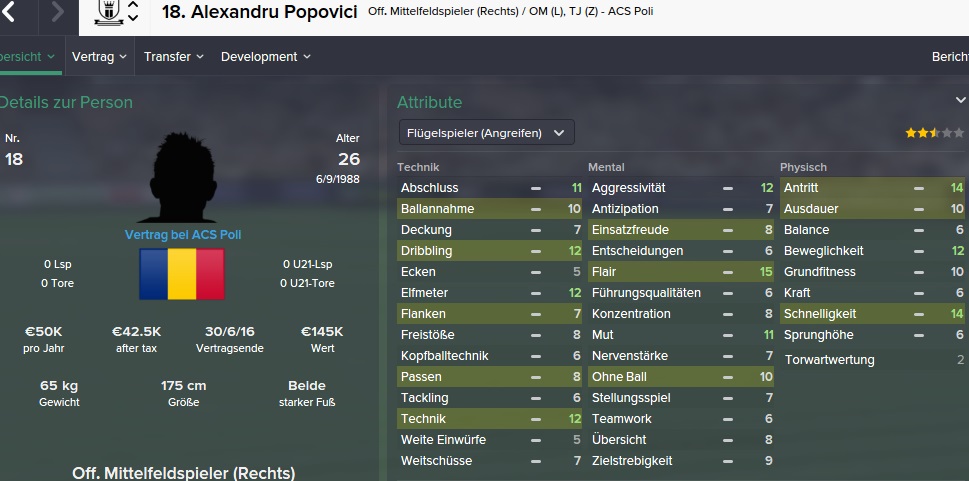This screenshot has width=969, height=481.
Task: Open the Transfer dropdown menu
Action: (173, 57)
